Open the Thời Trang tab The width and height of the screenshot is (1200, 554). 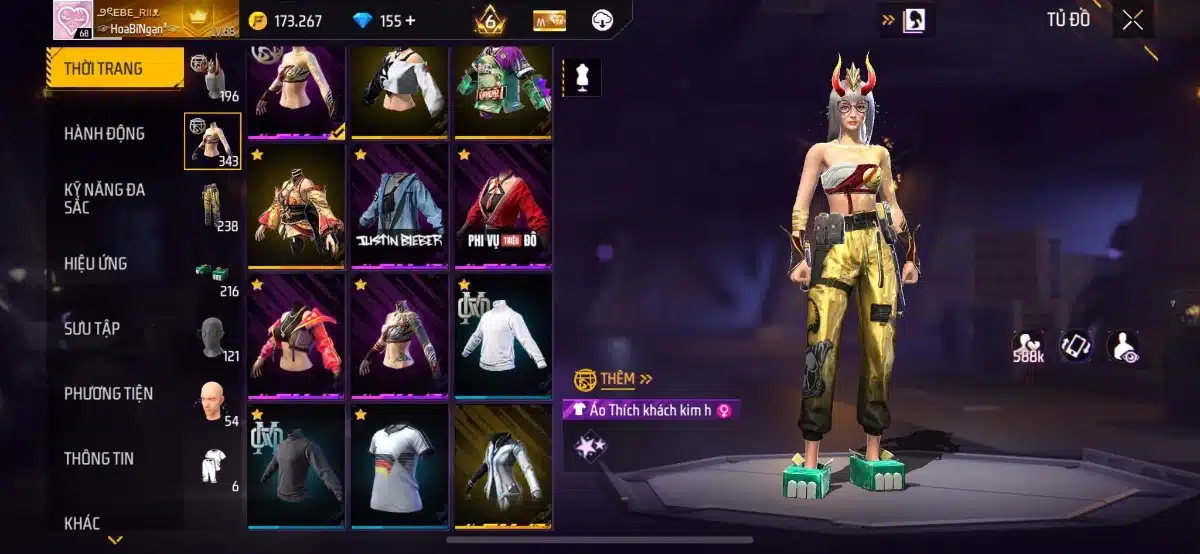(x=104, y=69)
